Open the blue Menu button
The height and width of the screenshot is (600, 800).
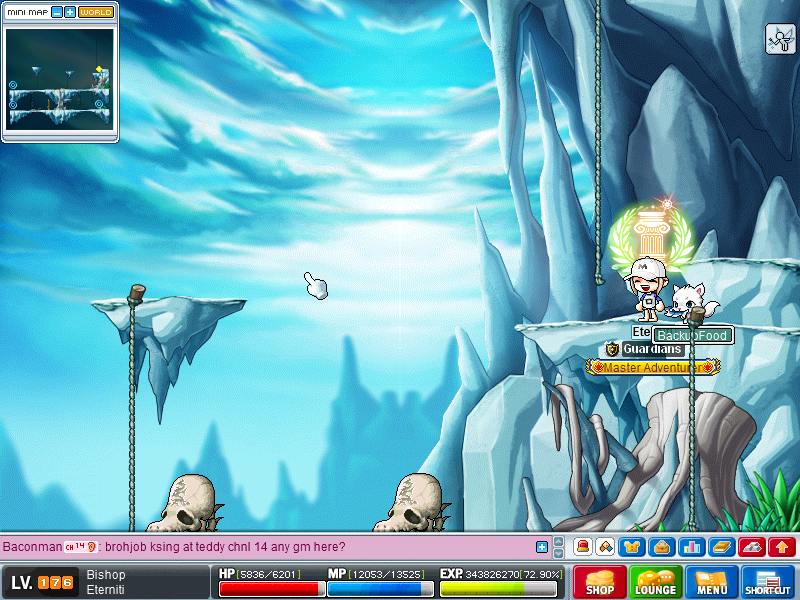click(712, 582)
